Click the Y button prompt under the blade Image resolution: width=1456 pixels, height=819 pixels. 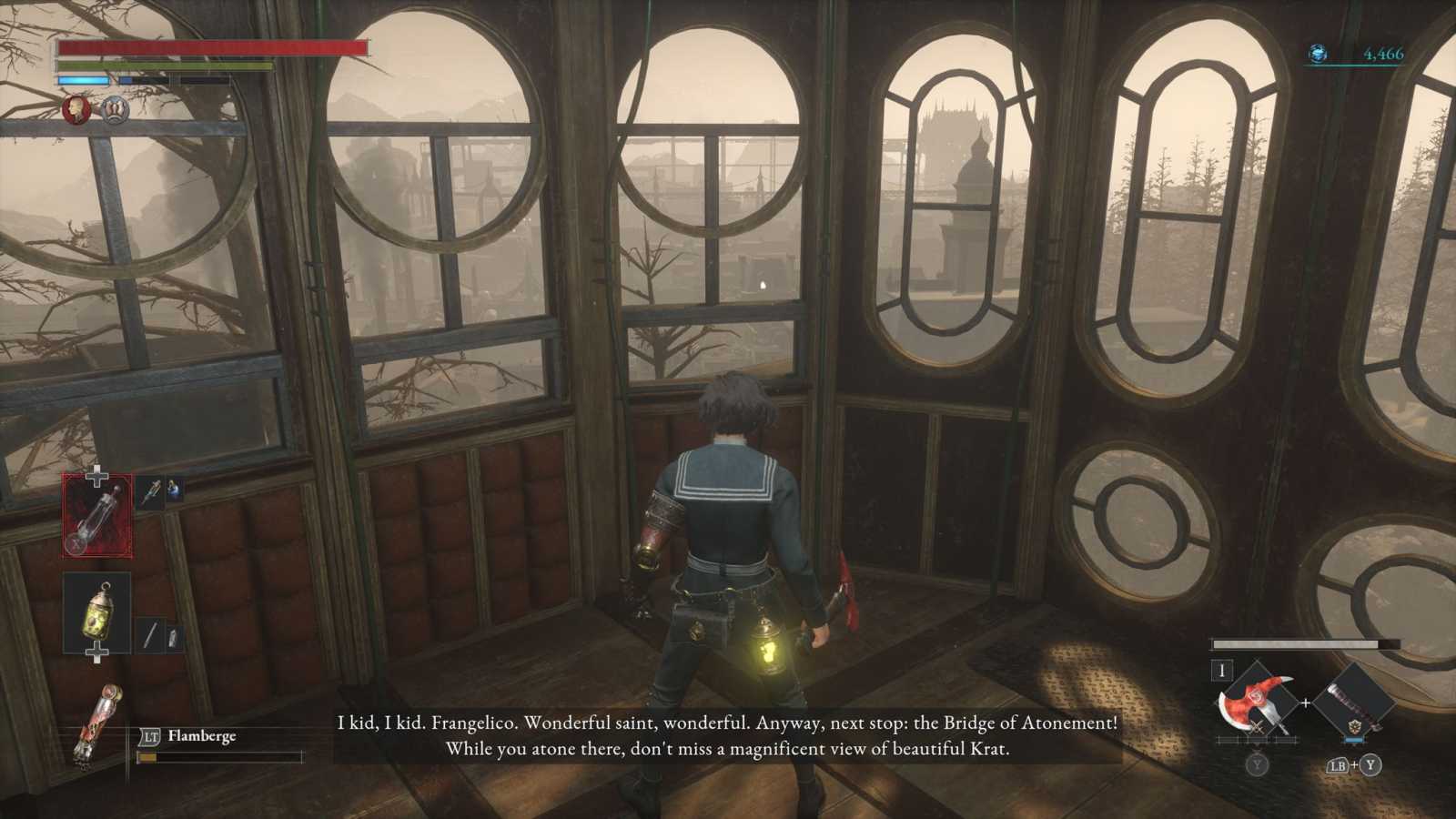(1257, 765)
